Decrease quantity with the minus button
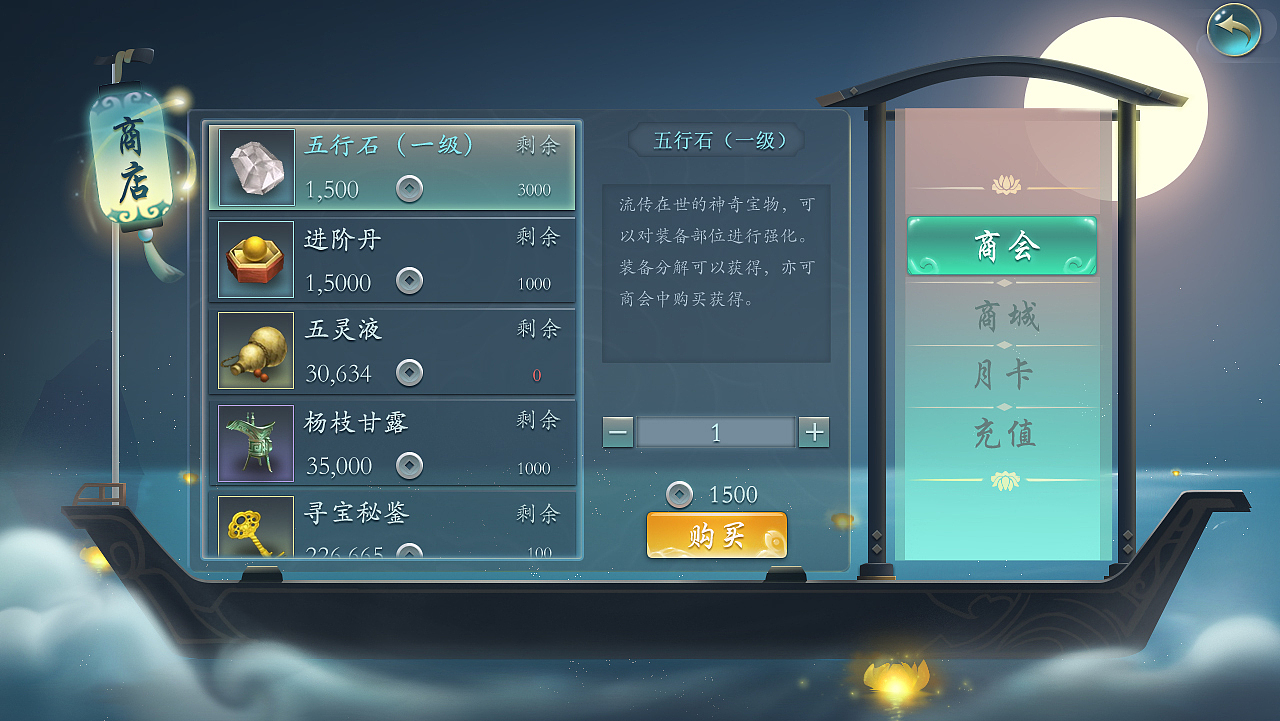The height and width of the screenshot is (721, 1280). click(618, 432)
